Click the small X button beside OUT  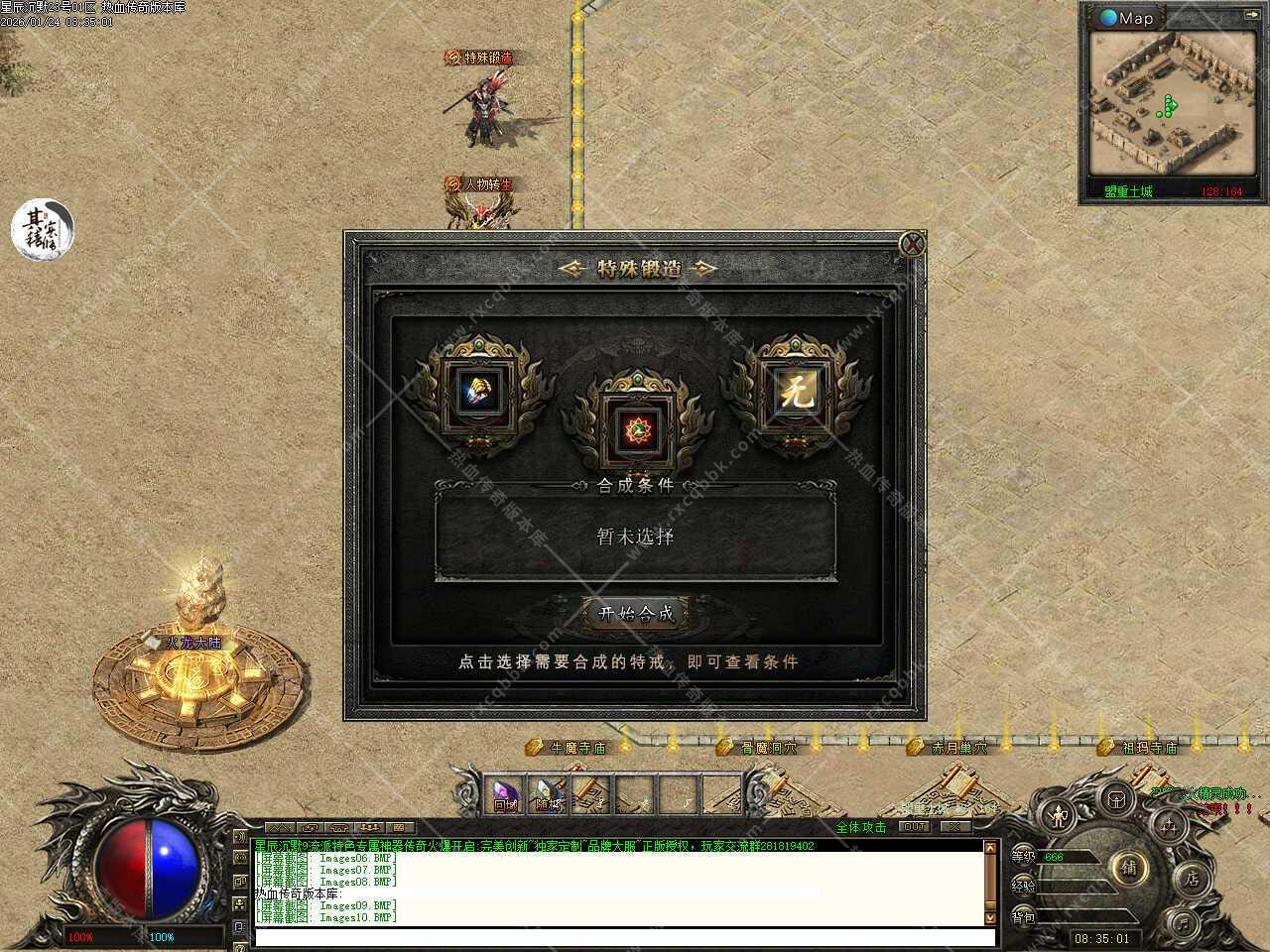click(x=954, y=826)
